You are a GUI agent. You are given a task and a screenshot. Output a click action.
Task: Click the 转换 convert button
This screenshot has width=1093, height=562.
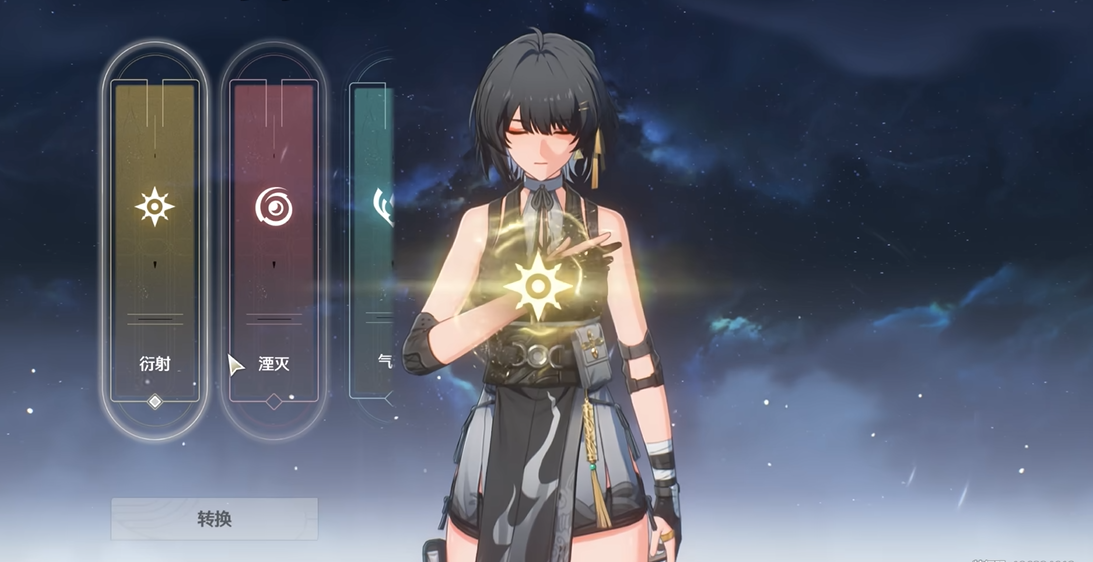(214, 519)
